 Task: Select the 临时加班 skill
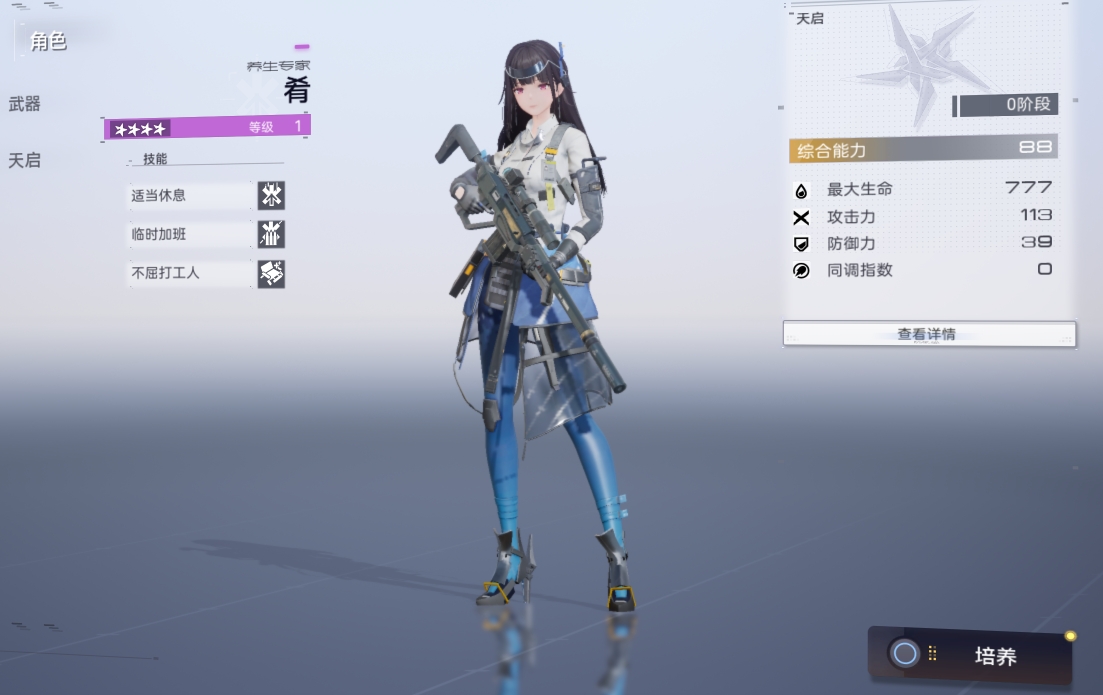(x=206, y=234)
